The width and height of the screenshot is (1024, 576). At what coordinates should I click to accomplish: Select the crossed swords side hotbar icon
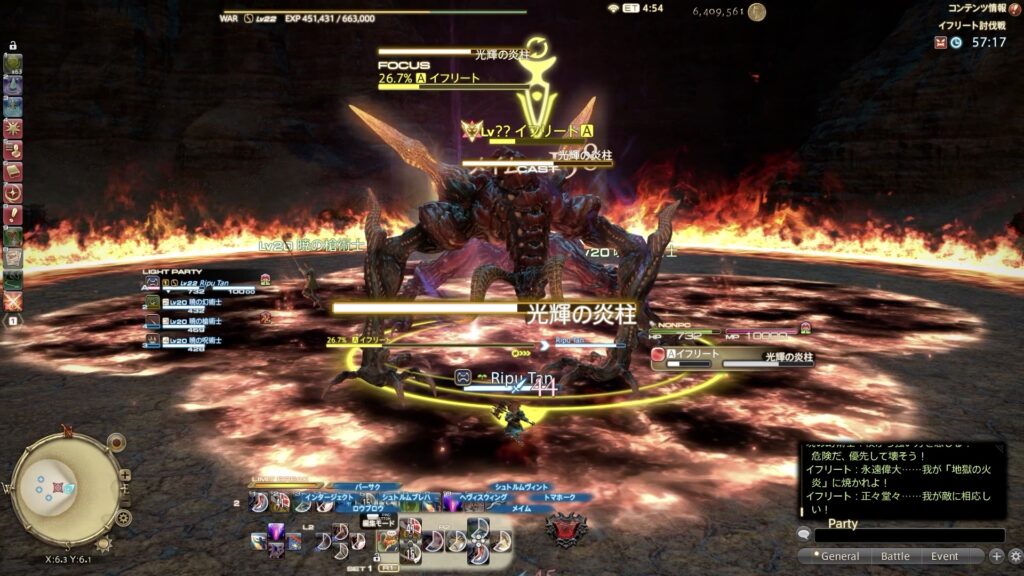click(13, 300)
